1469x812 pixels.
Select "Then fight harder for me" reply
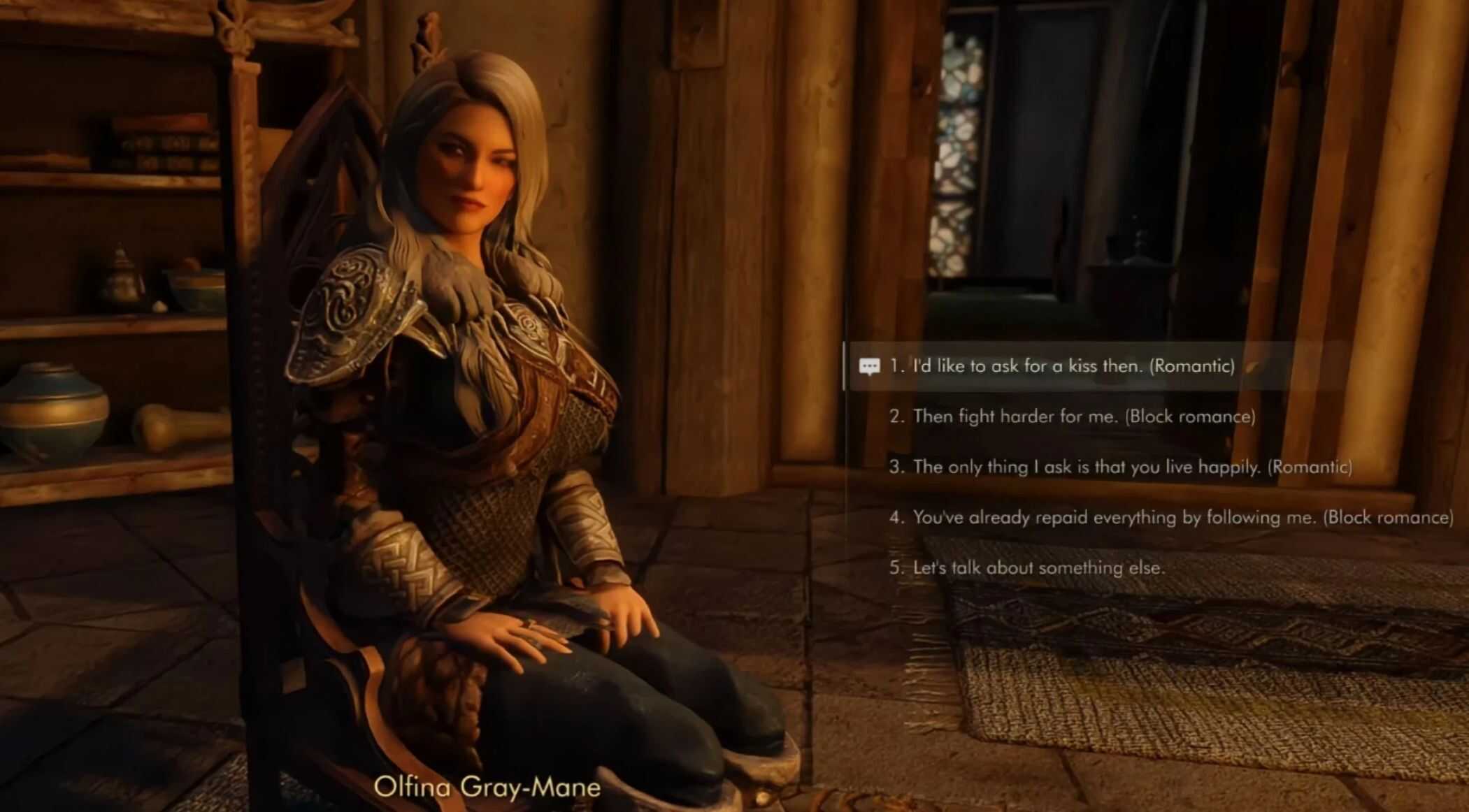point(1072,416)
